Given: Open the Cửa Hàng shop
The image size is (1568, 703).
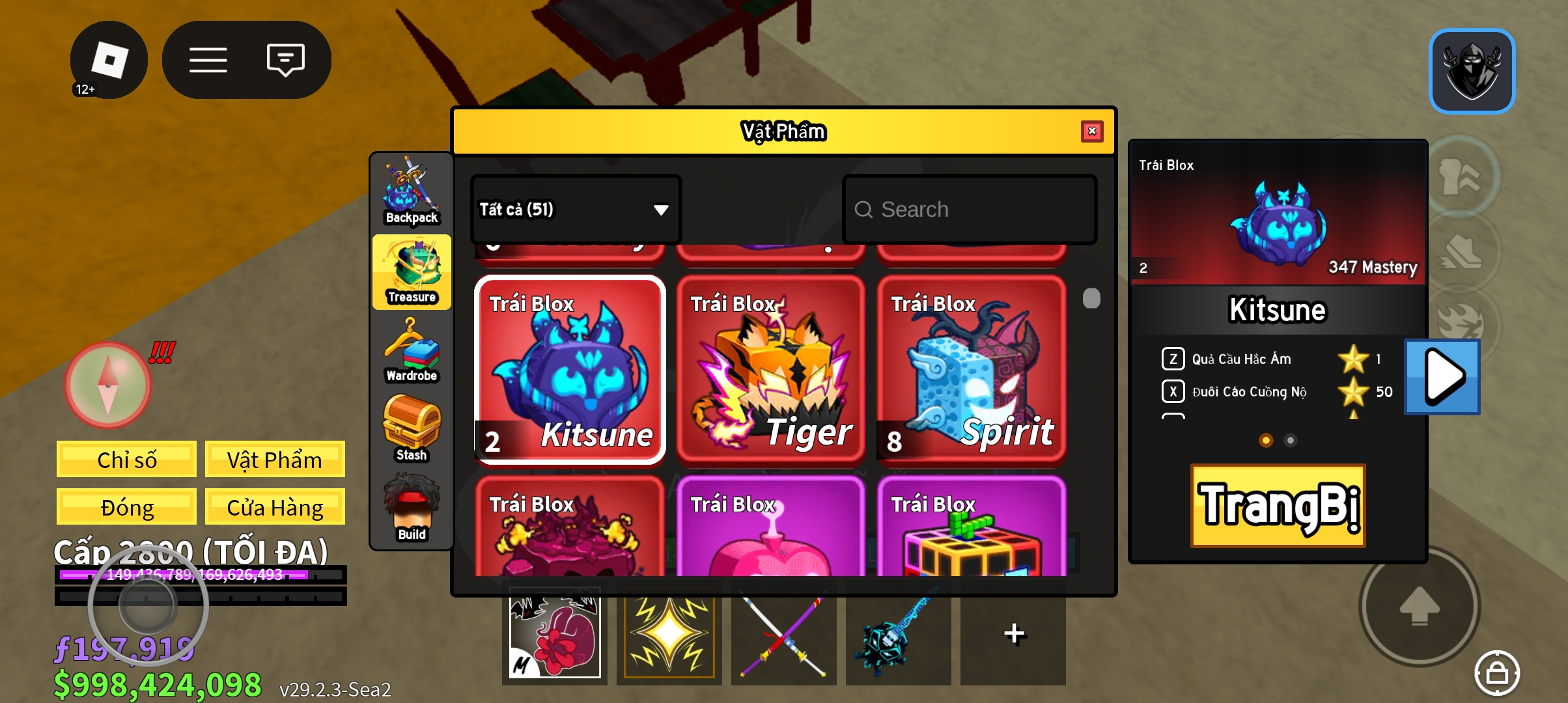Looking at the screenshot, I should click(x=274, y=507).
